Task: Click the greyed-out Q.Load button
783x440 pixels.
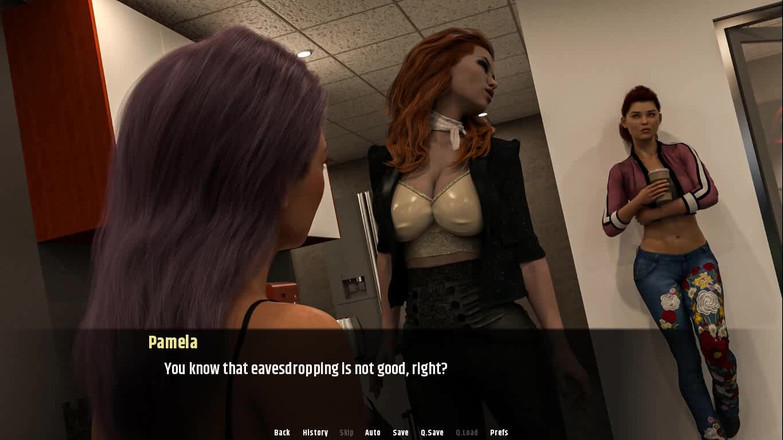Action: point(467,432)
